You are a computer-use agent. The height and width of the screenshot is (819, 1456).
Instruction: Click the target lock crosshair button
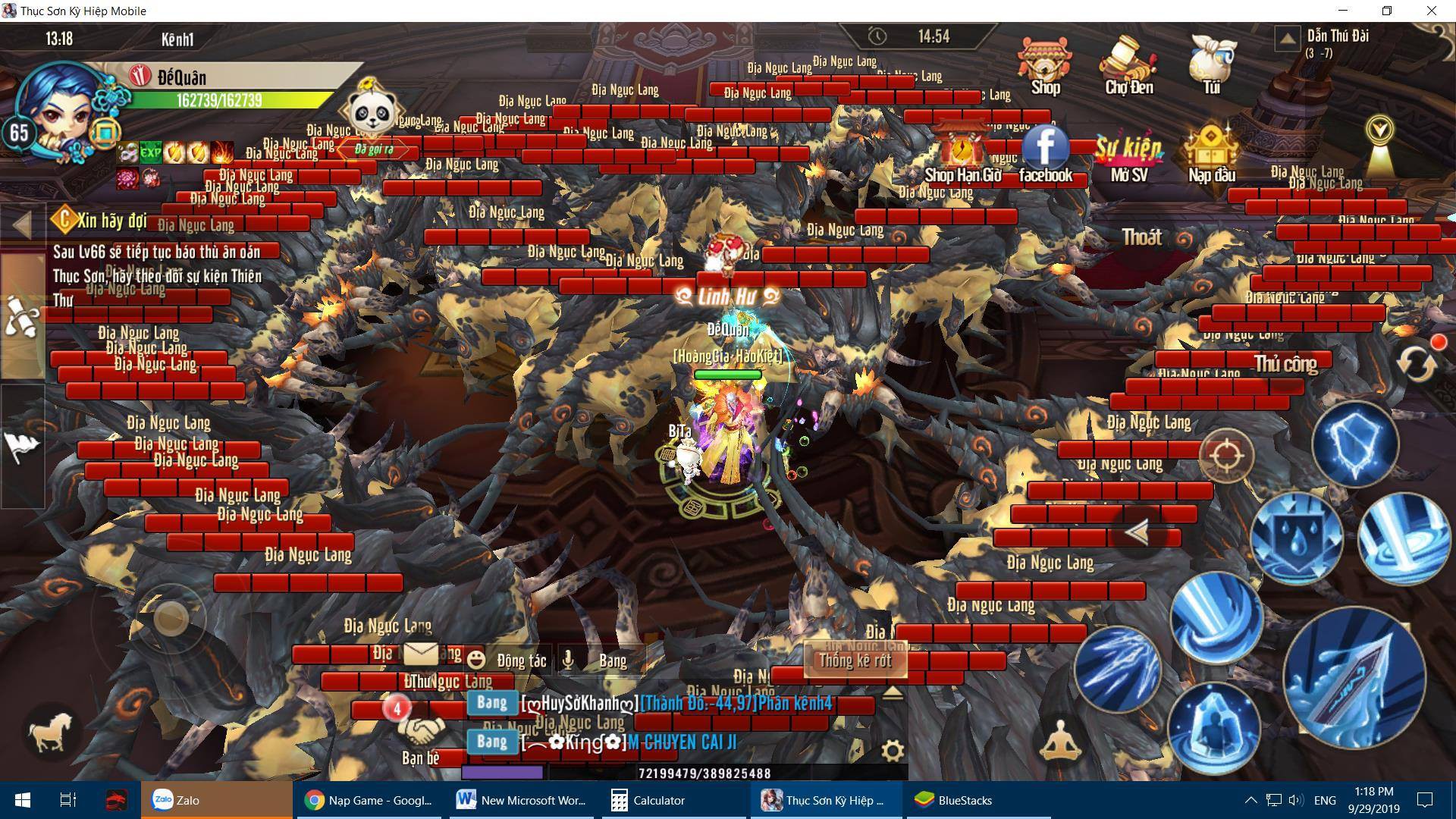pos(1226,455)
